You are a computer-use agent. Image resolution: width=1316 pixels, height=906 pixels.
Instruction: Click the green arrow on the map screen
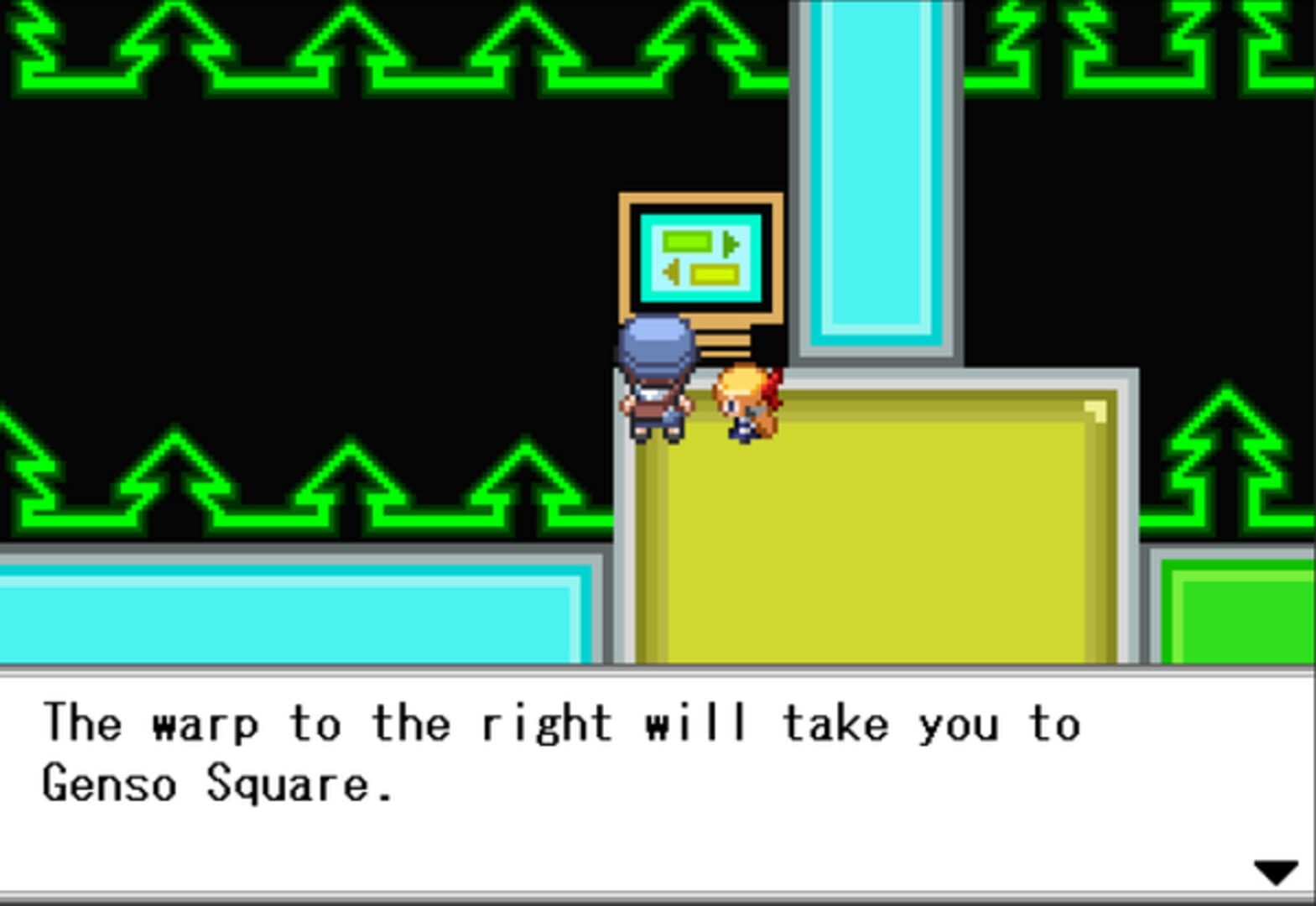[x=729, y=246]
